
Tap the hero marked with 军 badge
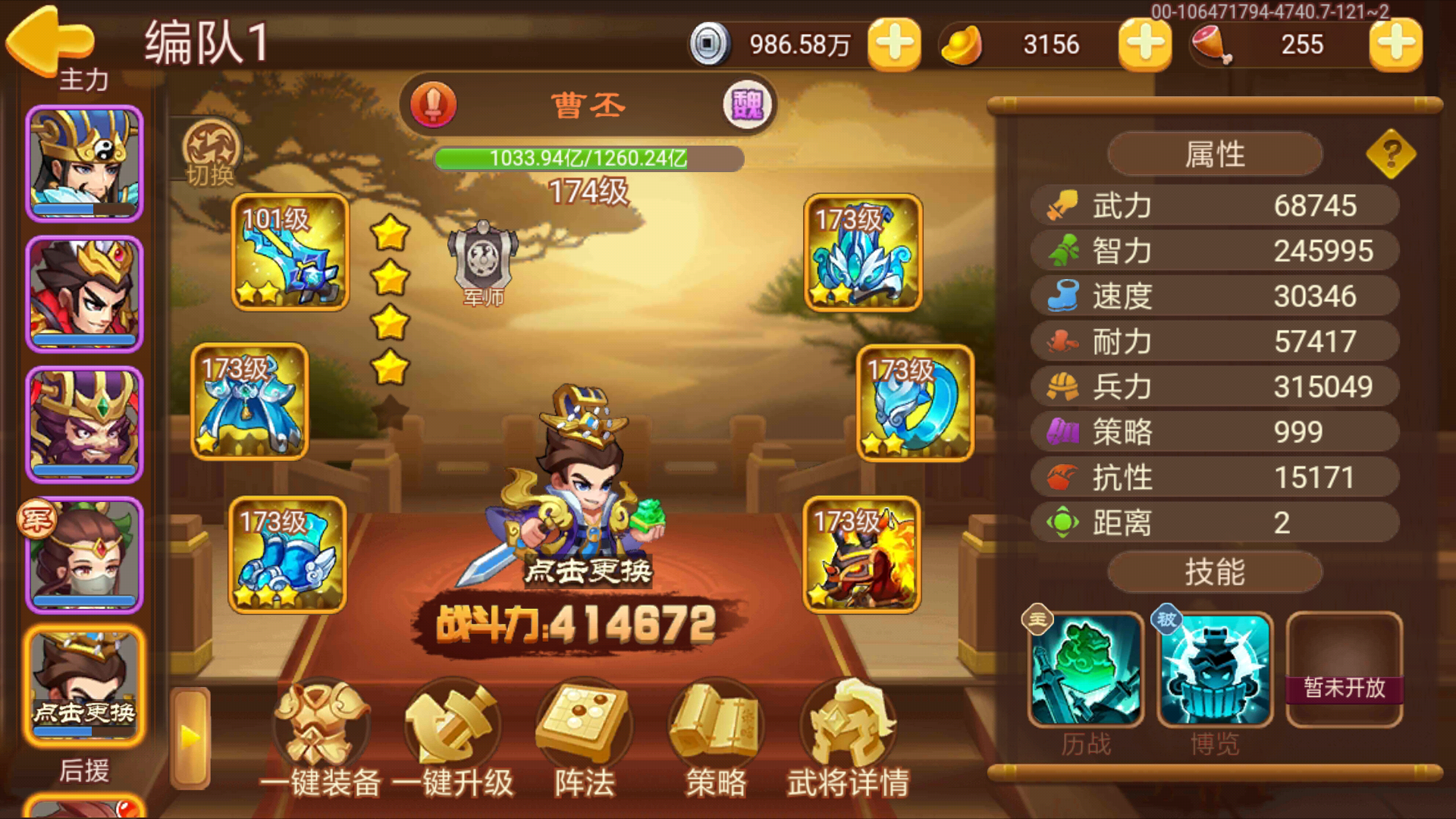pyautogui.click(x=83, y=554)
